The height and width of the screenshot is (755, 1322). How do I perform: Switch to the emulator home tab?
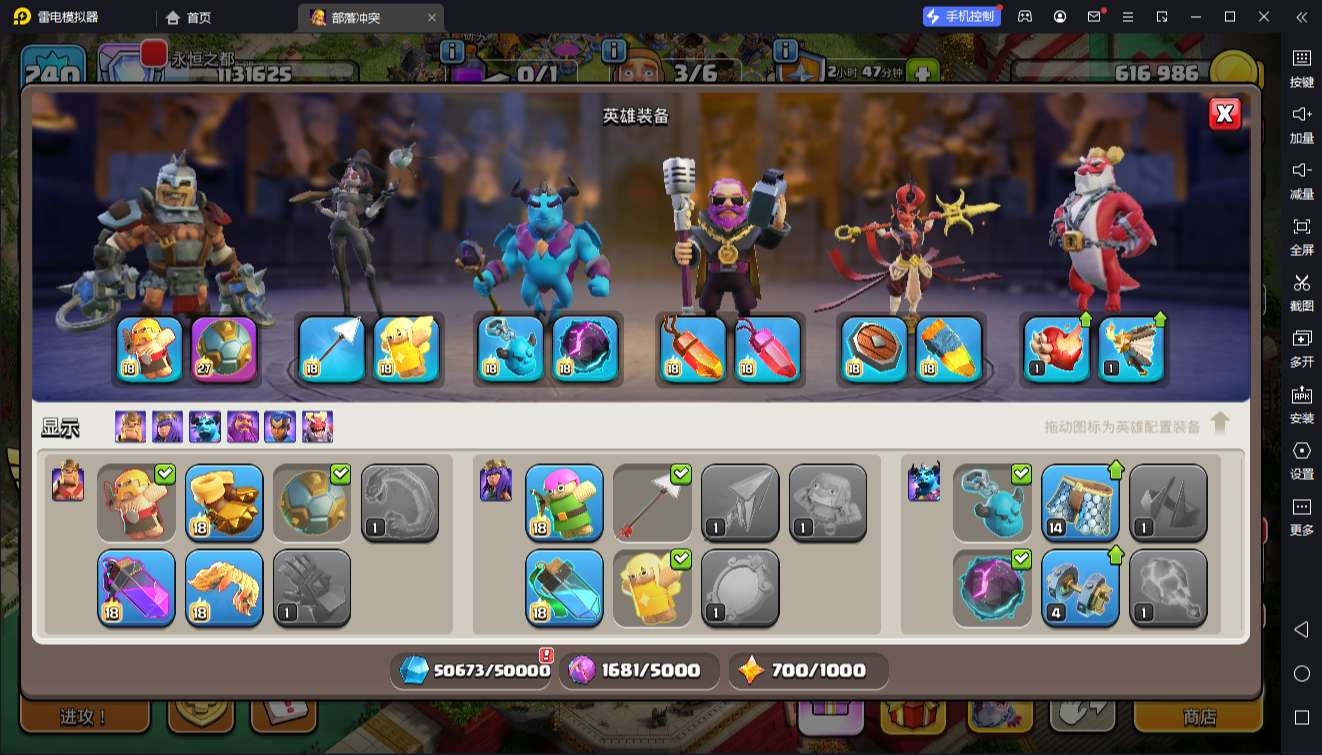point(188,17)
